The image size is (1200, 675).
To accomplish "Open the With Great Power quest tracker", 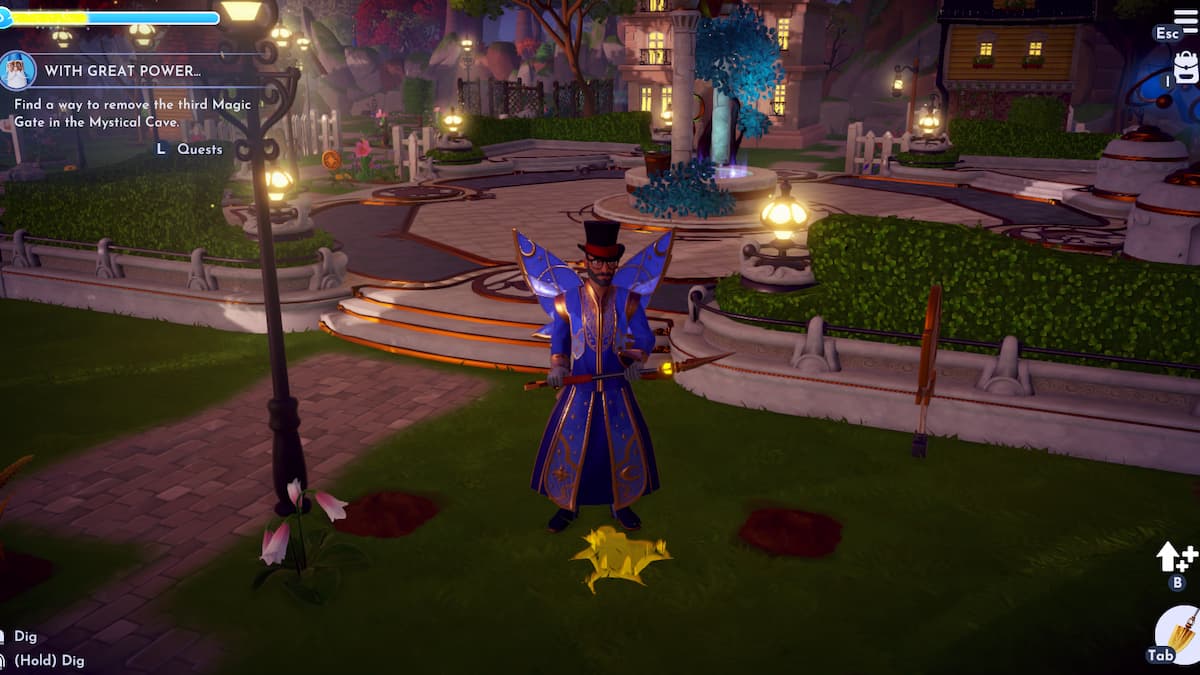I will [x=107, y=71].
